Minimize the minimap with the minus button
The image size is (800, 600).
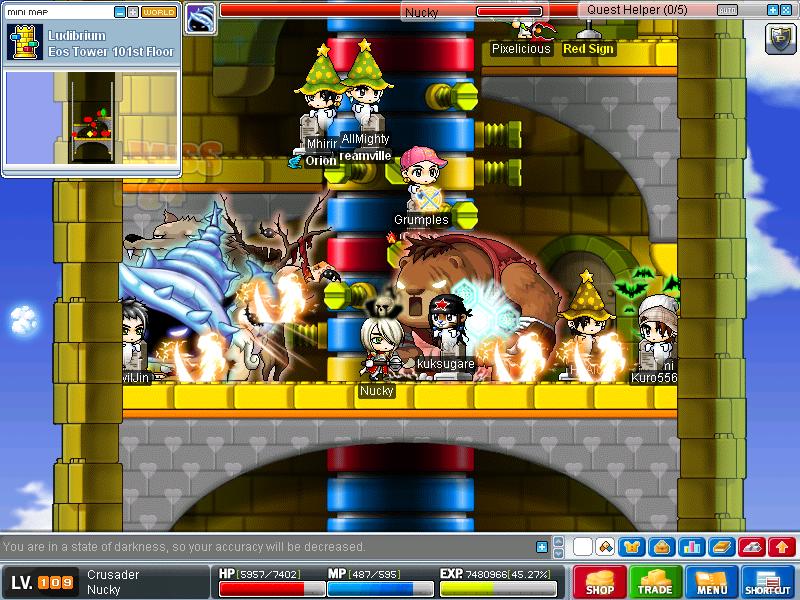point(120,12)
